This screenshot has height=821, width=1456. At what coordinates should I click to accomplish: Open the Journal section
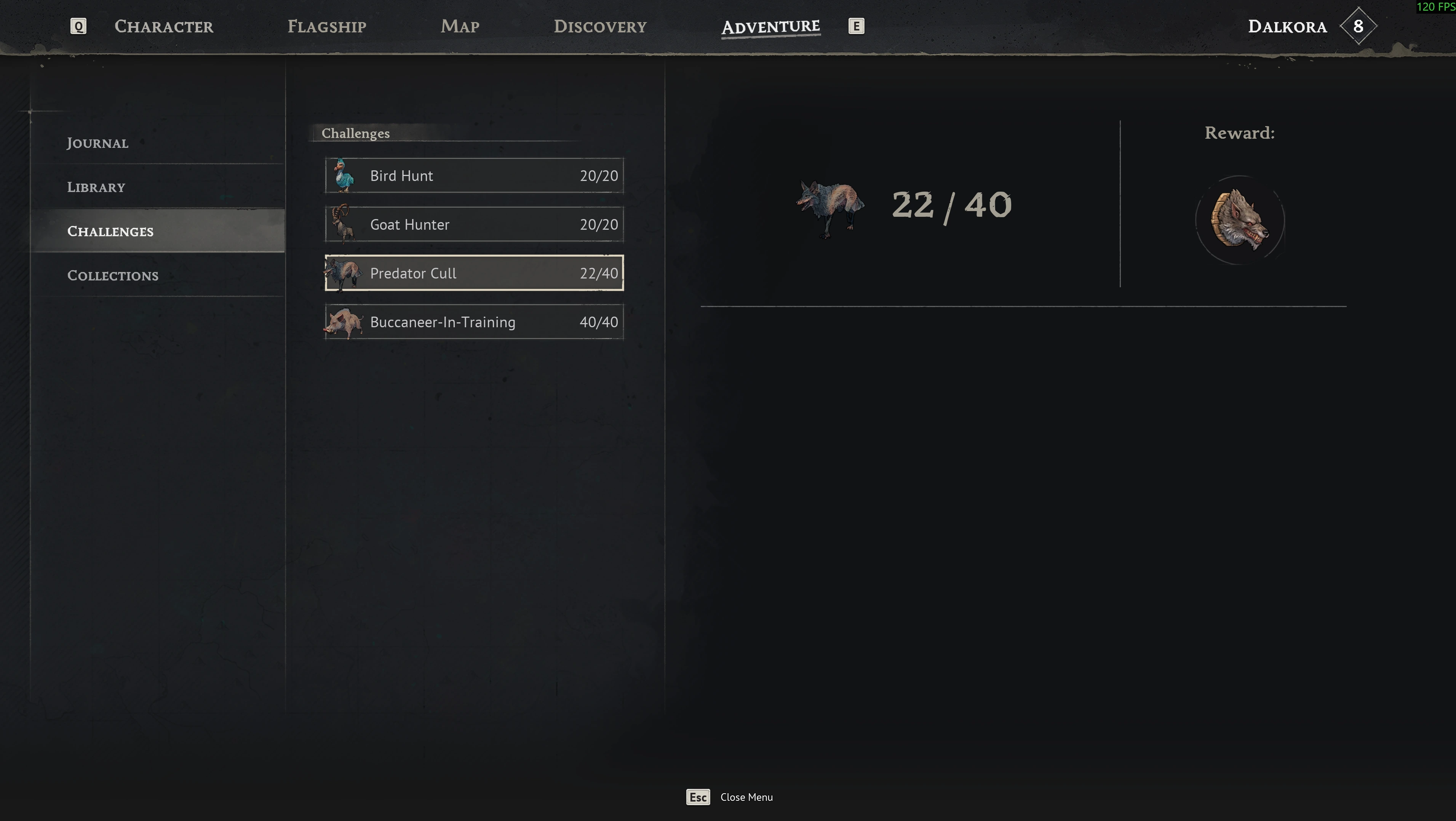pos(98,143)
